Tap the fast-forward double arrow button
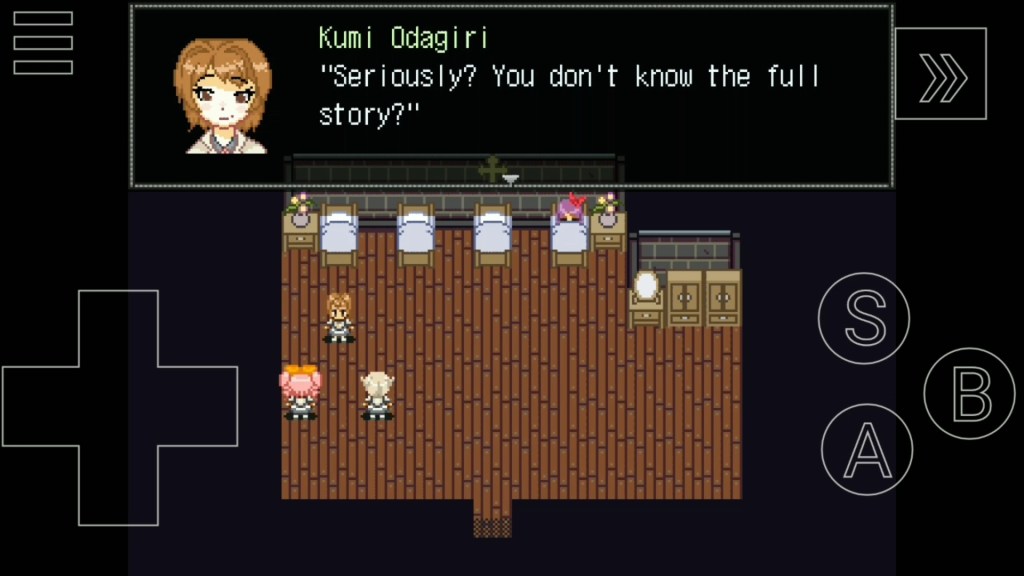 coord(940,74)
